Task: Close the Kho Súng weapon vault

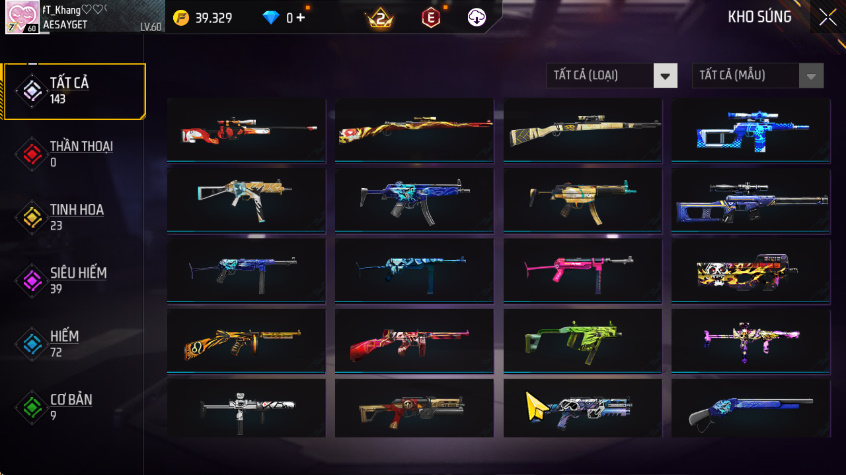Action: (x=827, y=17)
